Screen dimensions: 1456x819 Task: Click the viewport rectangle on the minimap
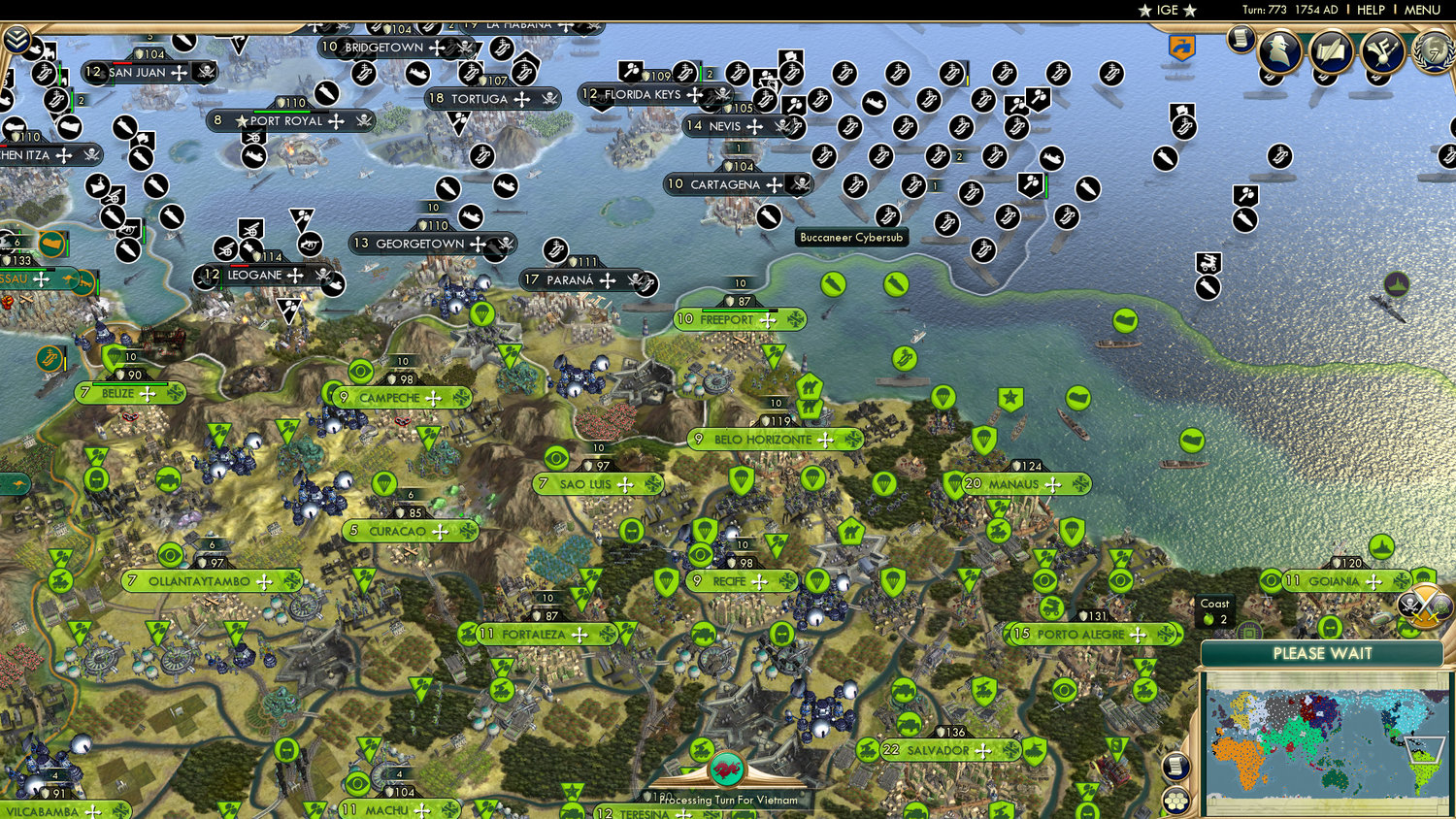[1425, 749]
